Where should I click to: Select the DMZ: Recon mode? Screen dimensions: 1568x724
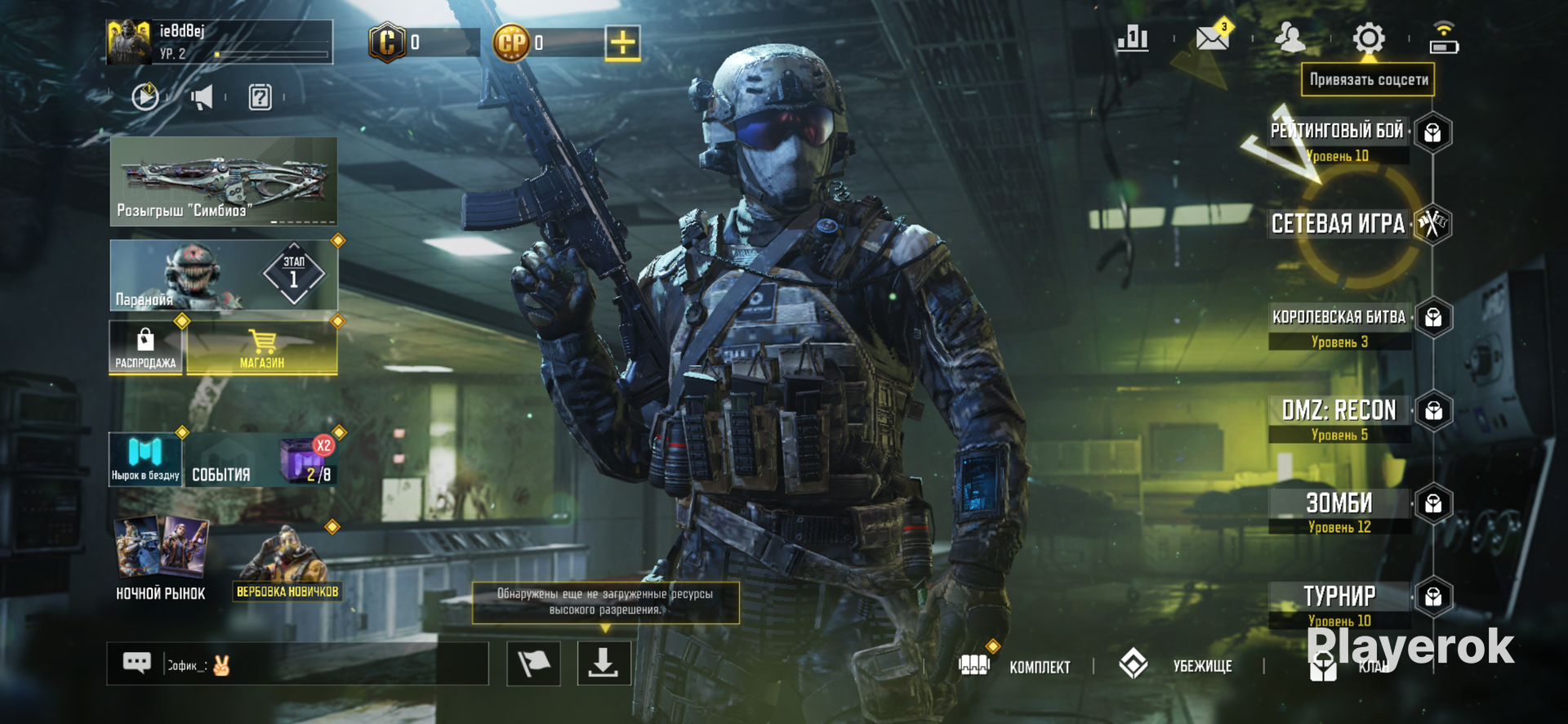[x=1339, y=411]
